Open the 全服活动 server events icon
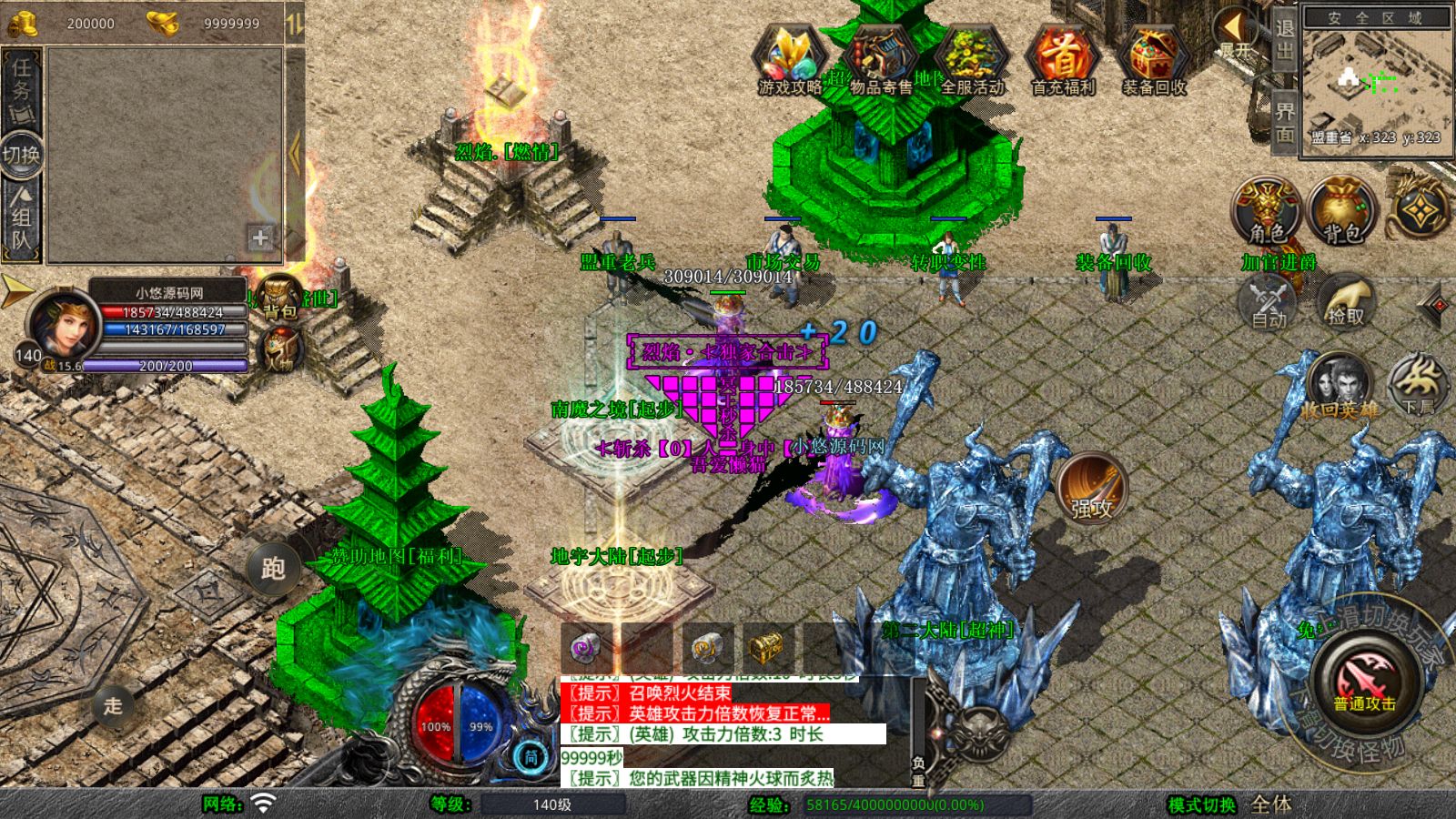The width and height of the screenshot is (1456, 819). 972,61
